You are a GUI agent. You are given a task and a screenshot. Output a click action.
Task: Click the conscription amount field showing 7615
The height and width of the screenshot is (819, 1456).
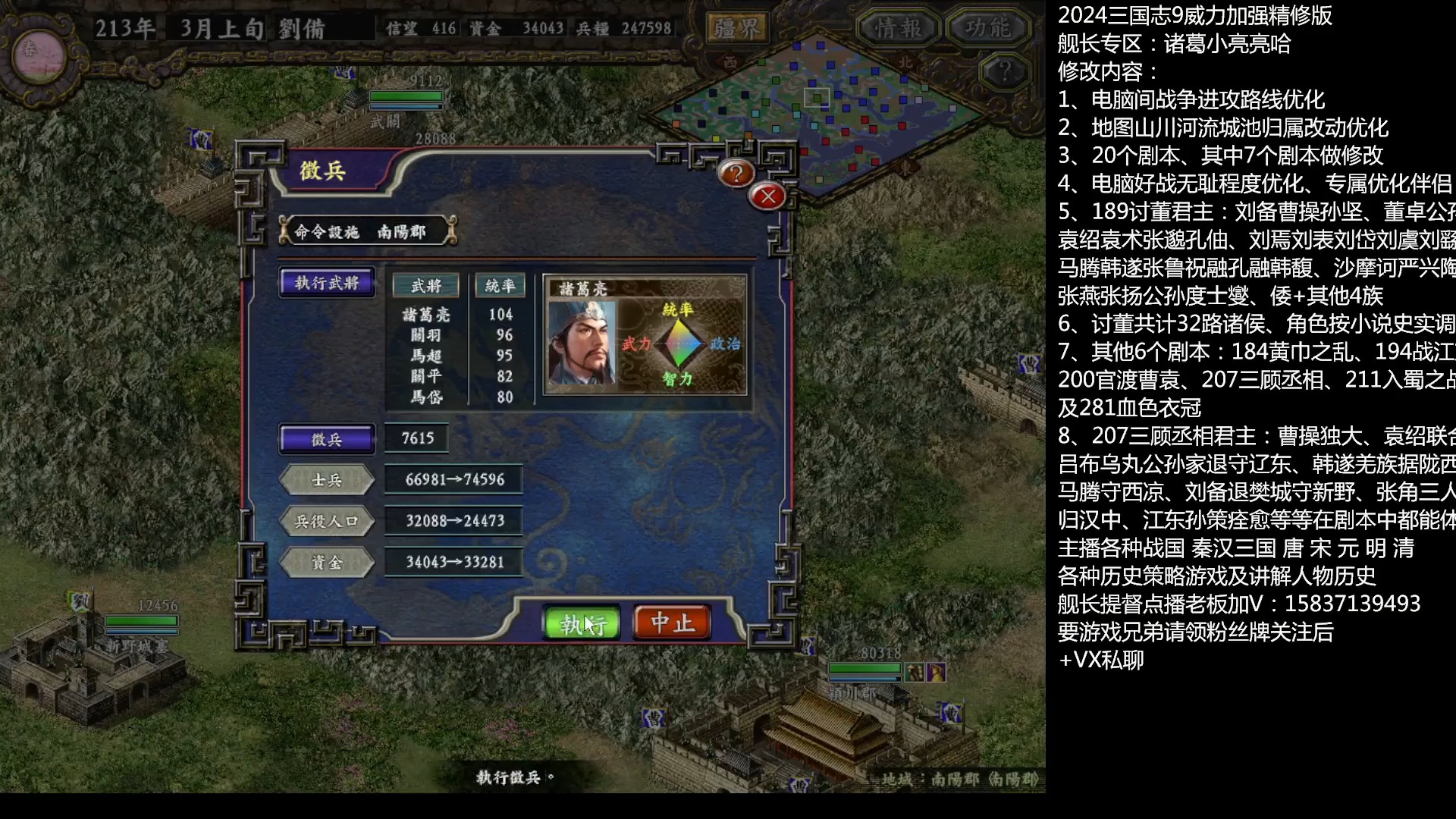click(417, 438)
